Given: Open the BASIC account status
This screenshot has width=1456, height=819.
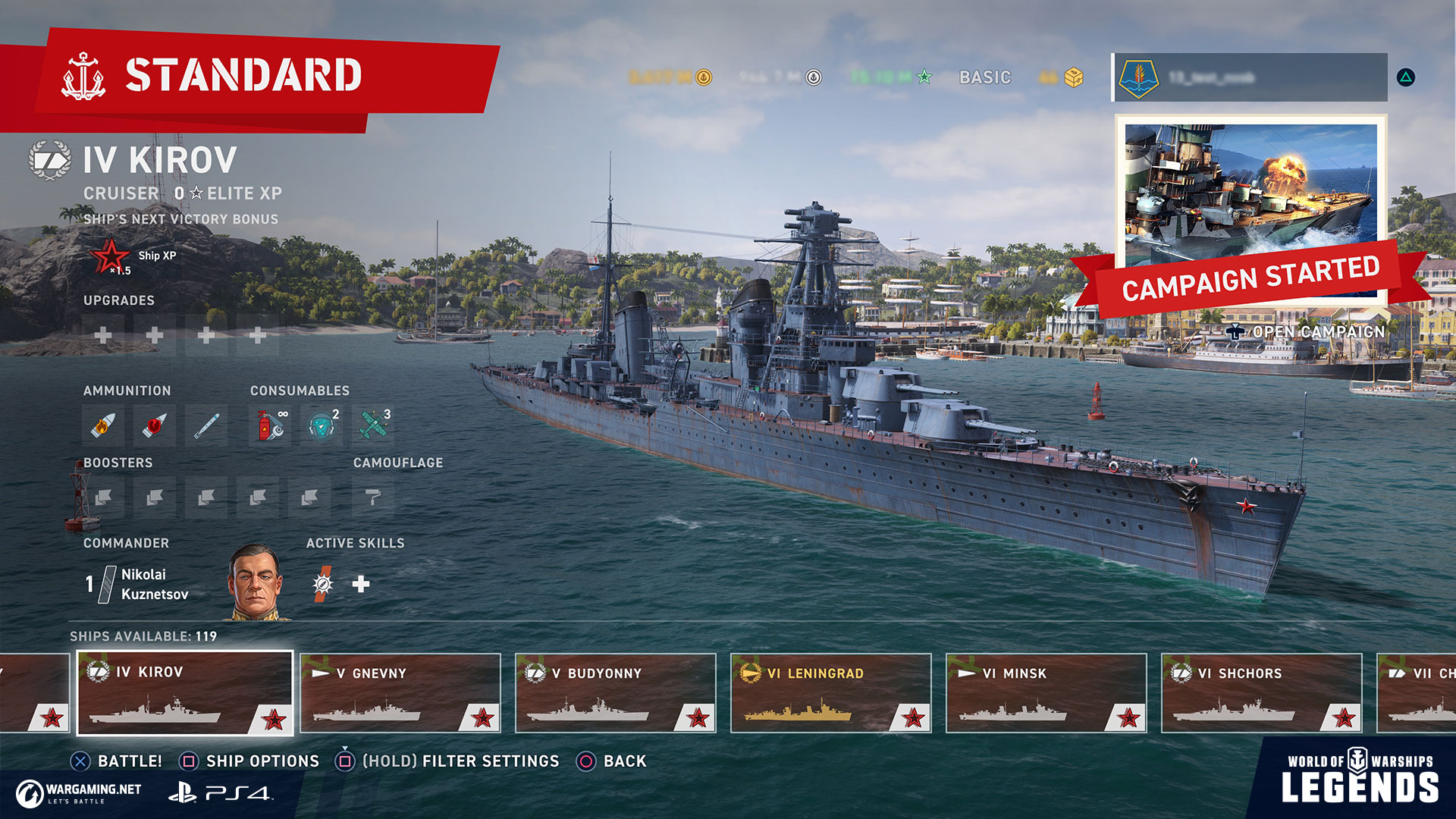Looking at the screenshot, I should click(985, 77).
